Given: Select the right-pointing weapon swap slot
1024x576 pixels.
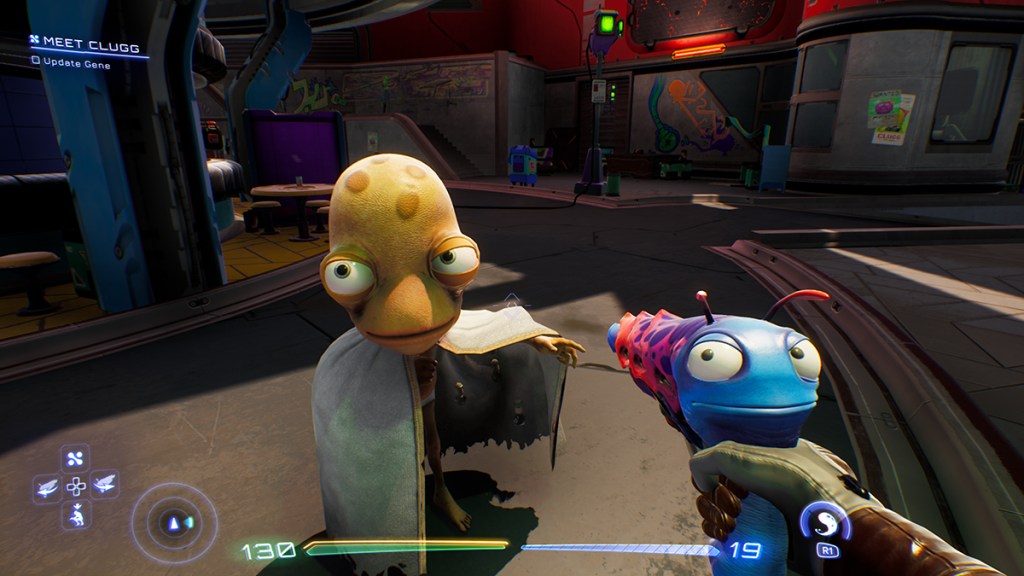Looking at the screenshot, I should (104, 486).
